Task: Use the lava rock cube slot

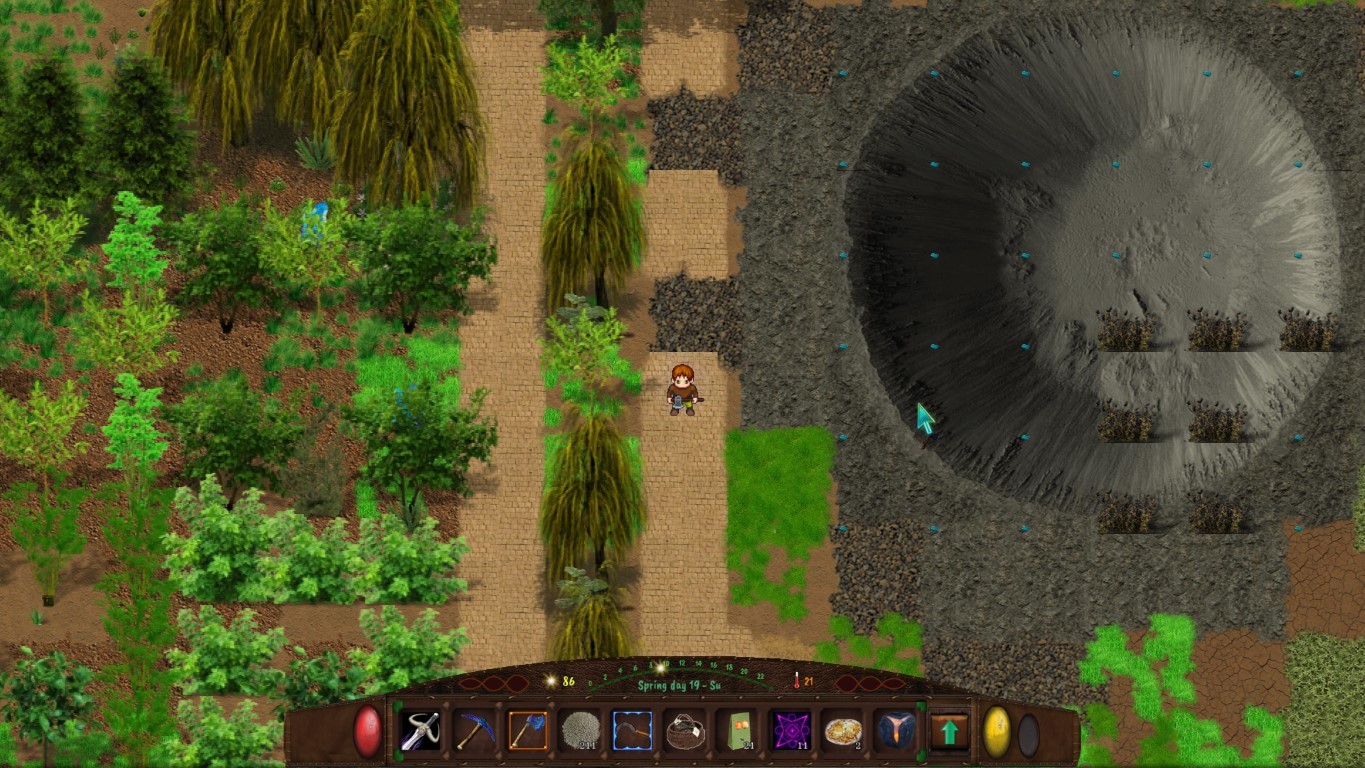Action: 895,731
